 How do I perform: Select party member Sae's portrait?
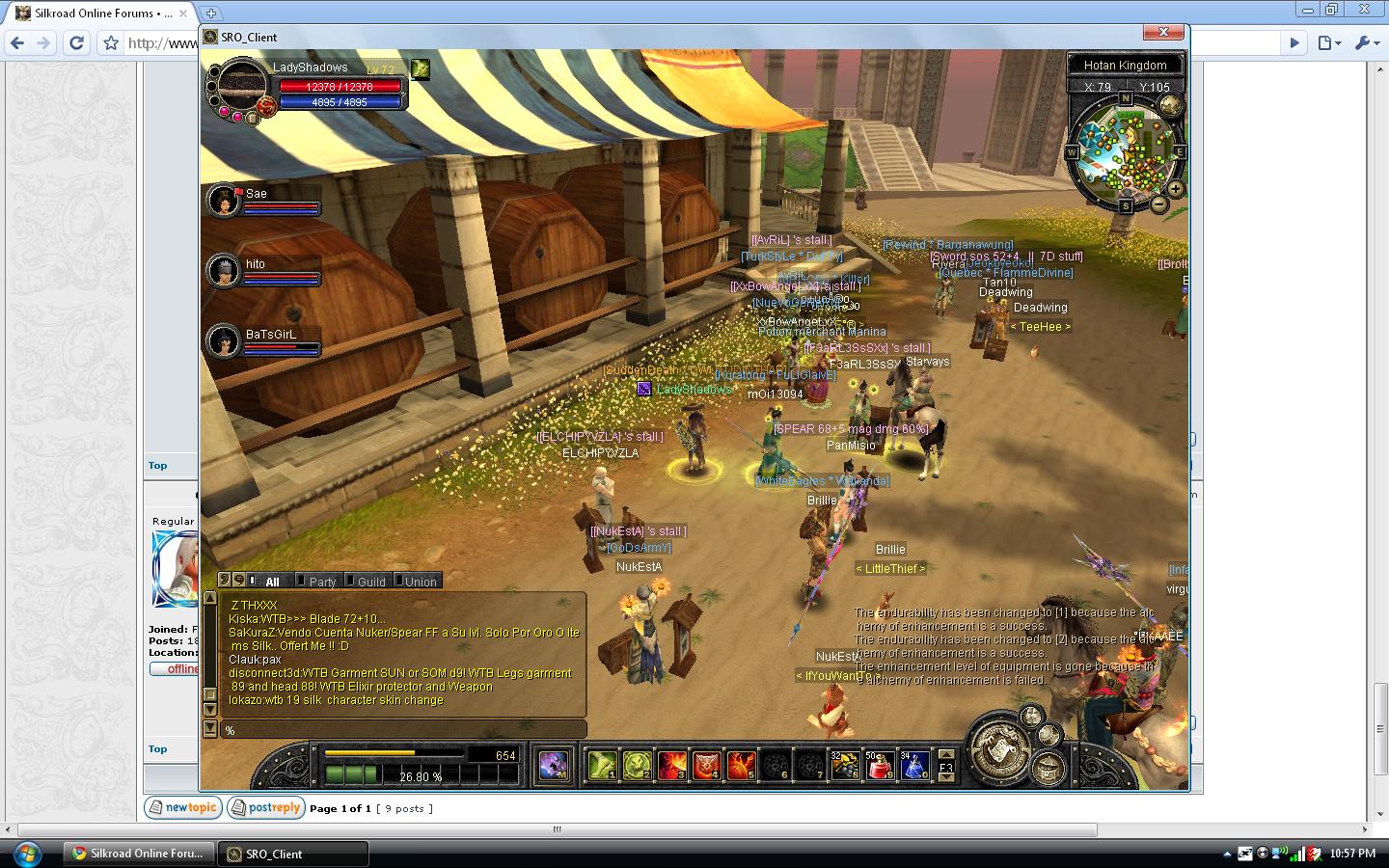(x=224, y=201)
